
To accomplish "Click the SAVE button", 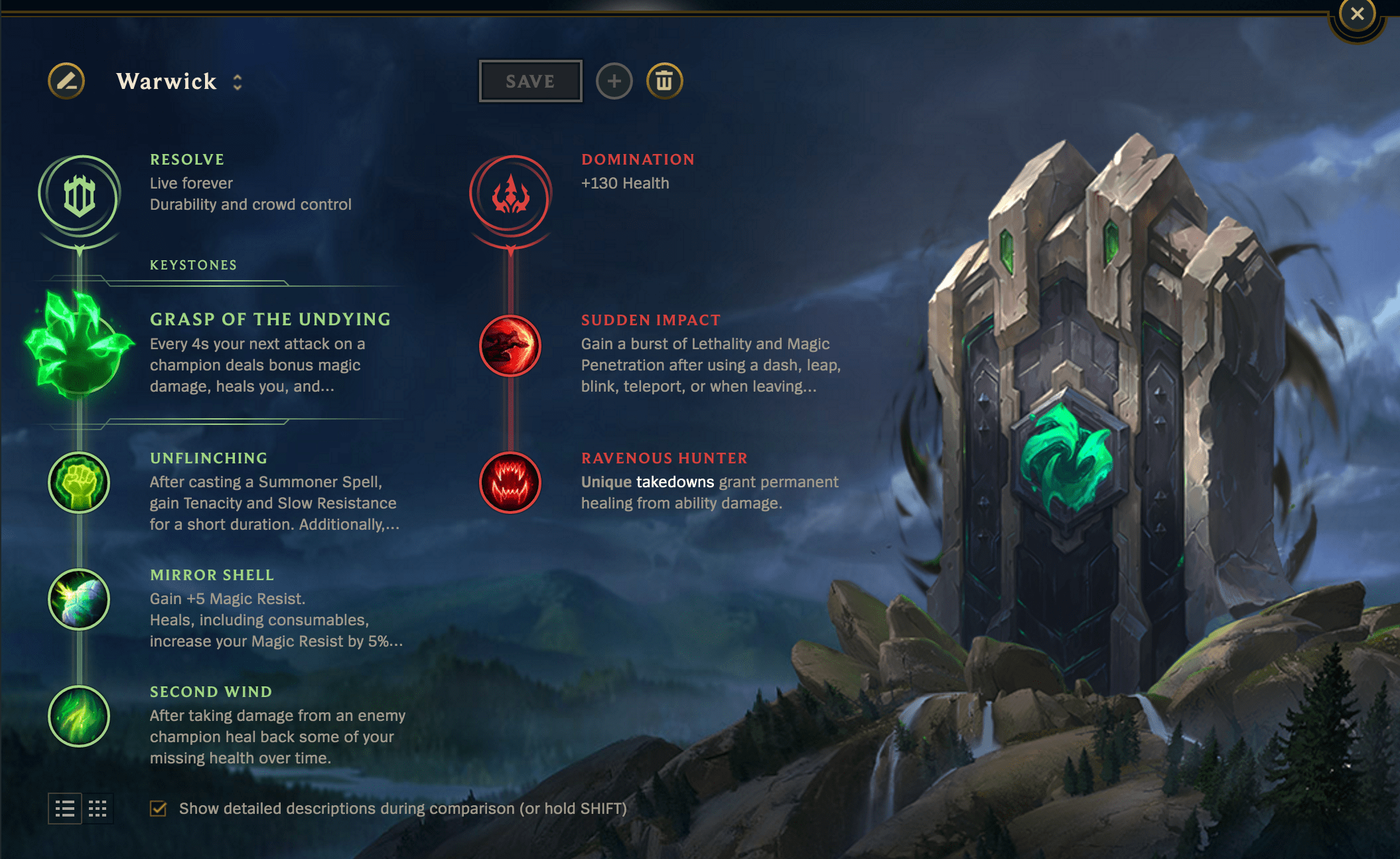I will point(530,80).
